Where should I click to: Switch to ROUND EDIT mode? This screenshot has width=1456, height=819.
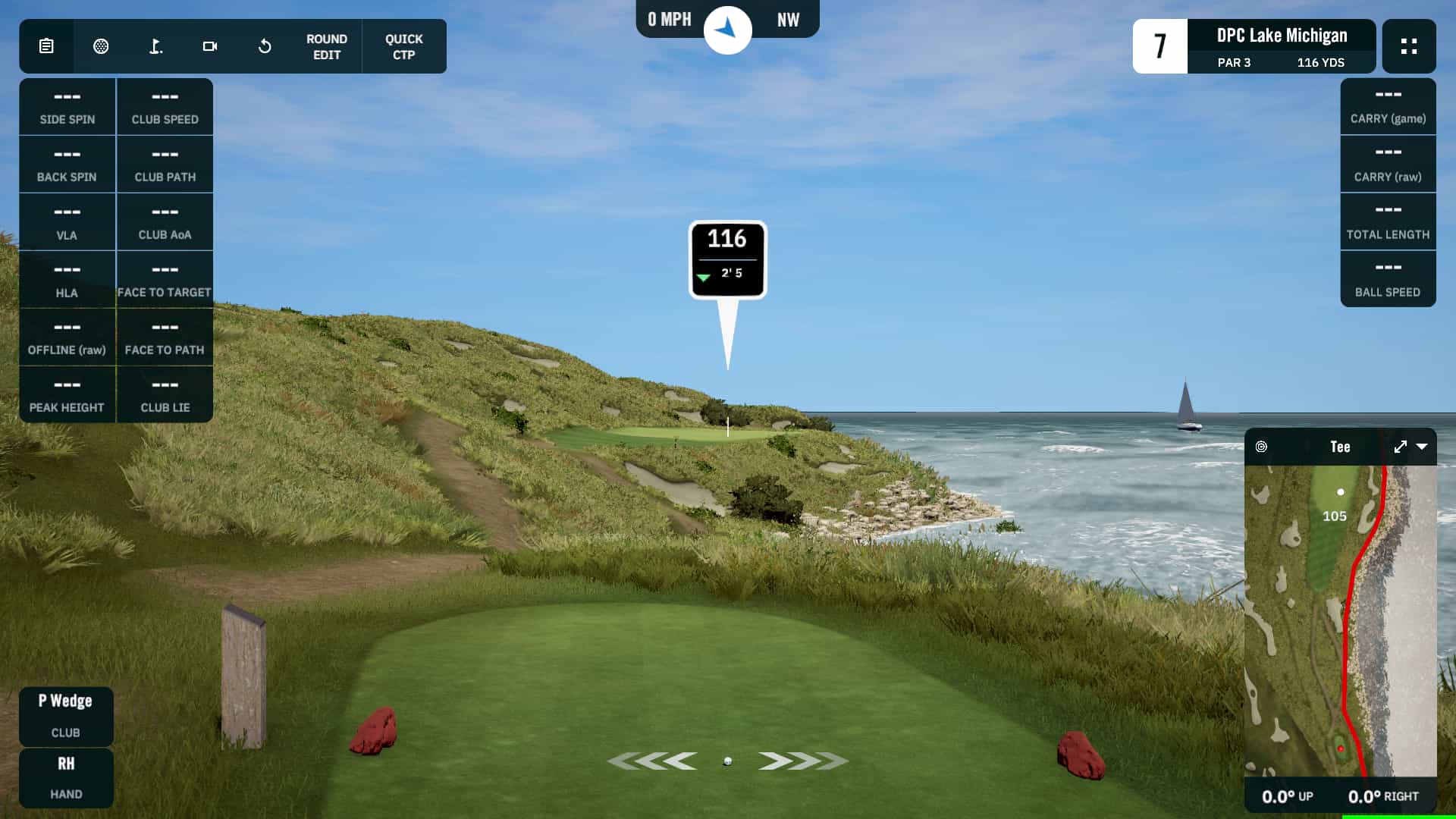[326, 46]
